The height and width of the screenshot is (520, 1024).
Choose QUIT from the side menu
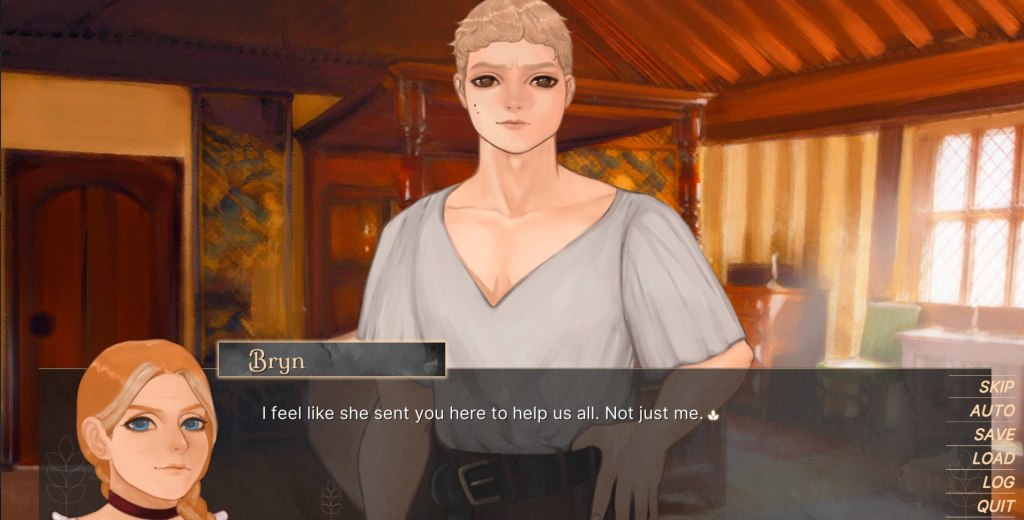point(995,507)
